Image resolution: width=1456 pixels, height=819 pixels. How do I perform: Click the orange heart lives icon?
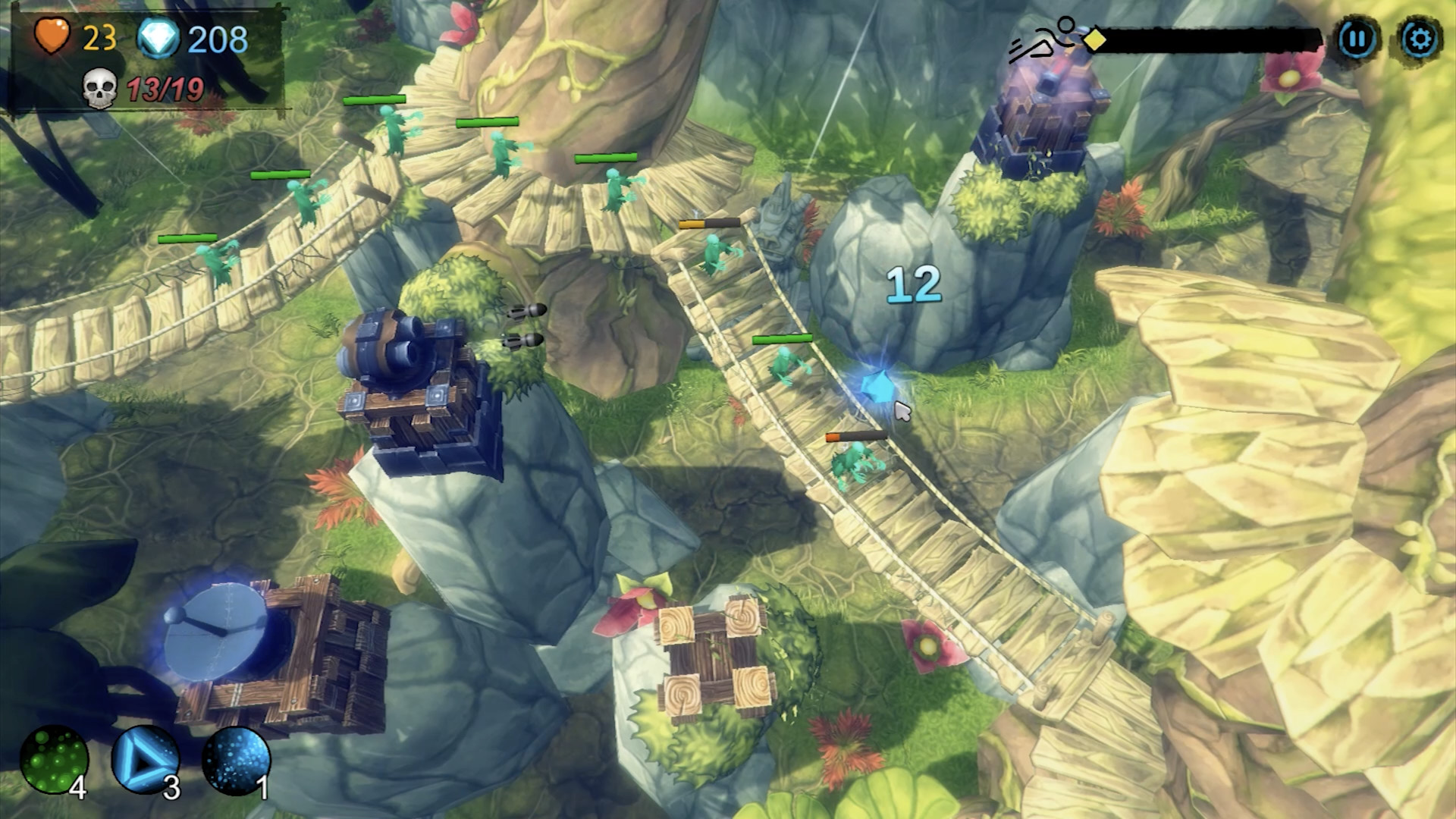[52, 34]
